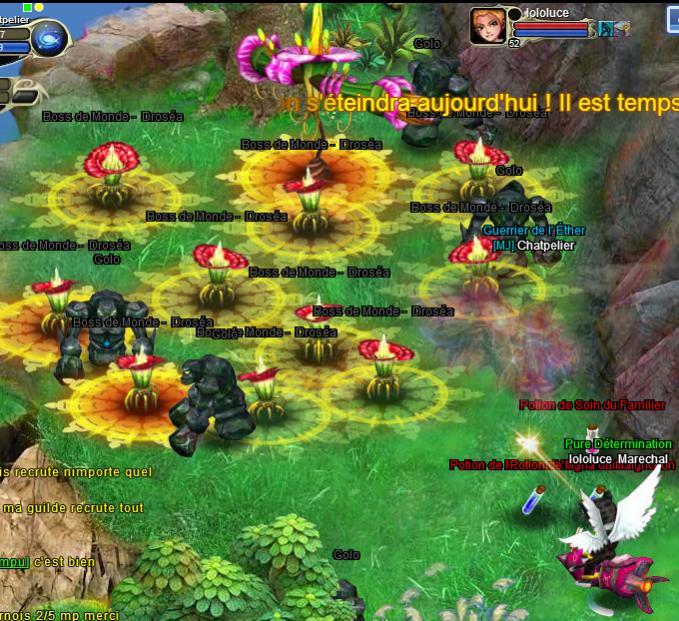This screenshot has height=621, width=679.
Task: Click the green square status indicator
Action: pyautogui.click(x=28, y=7)
